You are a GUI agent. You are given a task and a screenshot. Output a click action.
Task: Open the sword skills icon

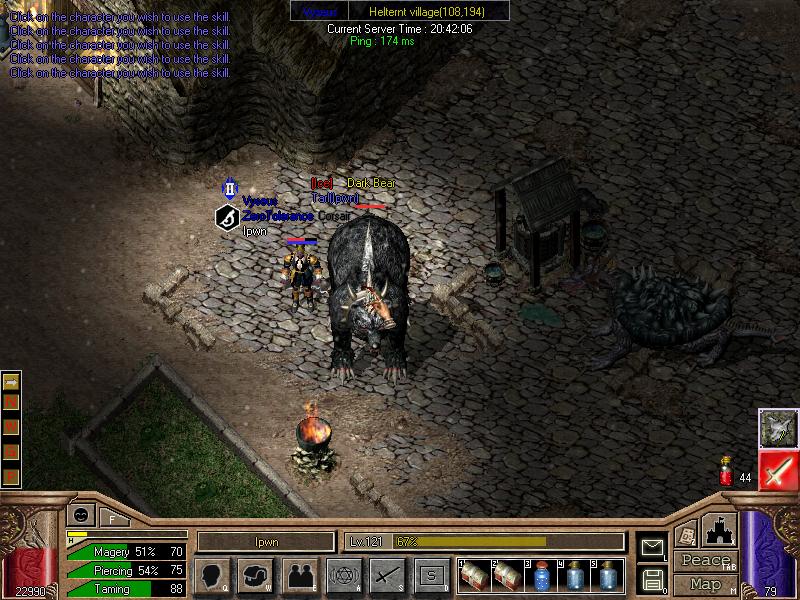coord(387,575)
